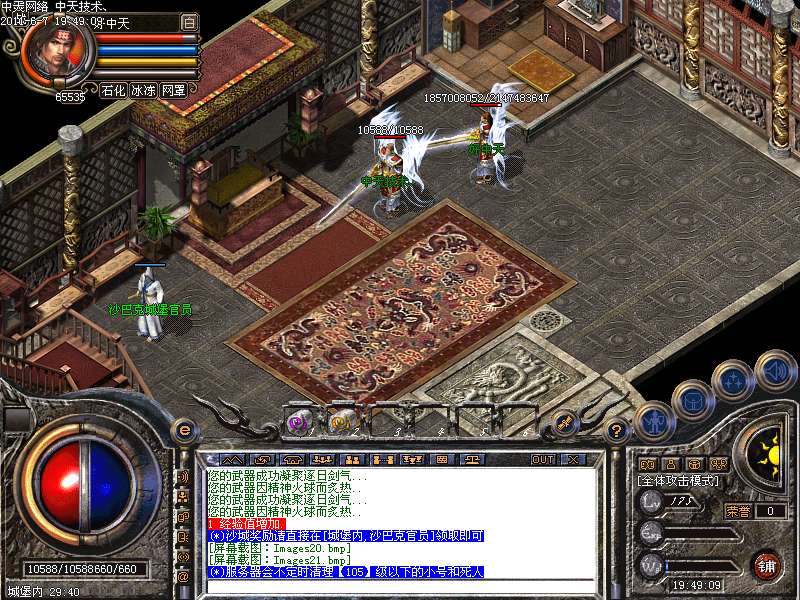Open the skills panel with four stars

click(733, 381)
